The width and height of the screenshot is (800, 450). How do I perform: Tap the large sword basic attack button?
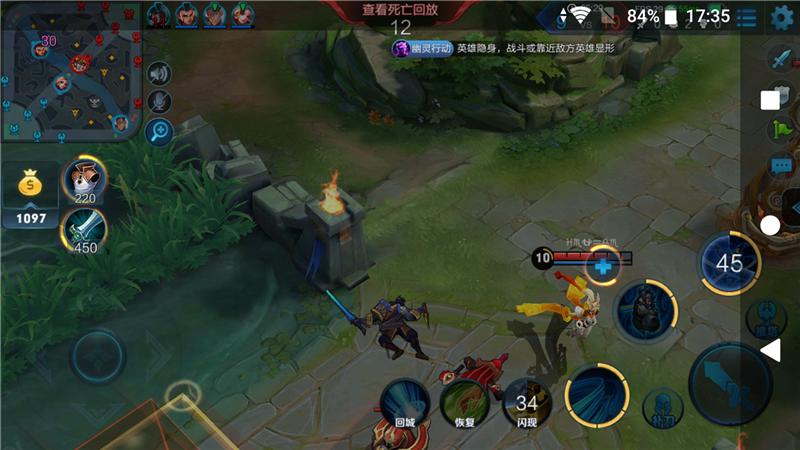click(730, 385)
